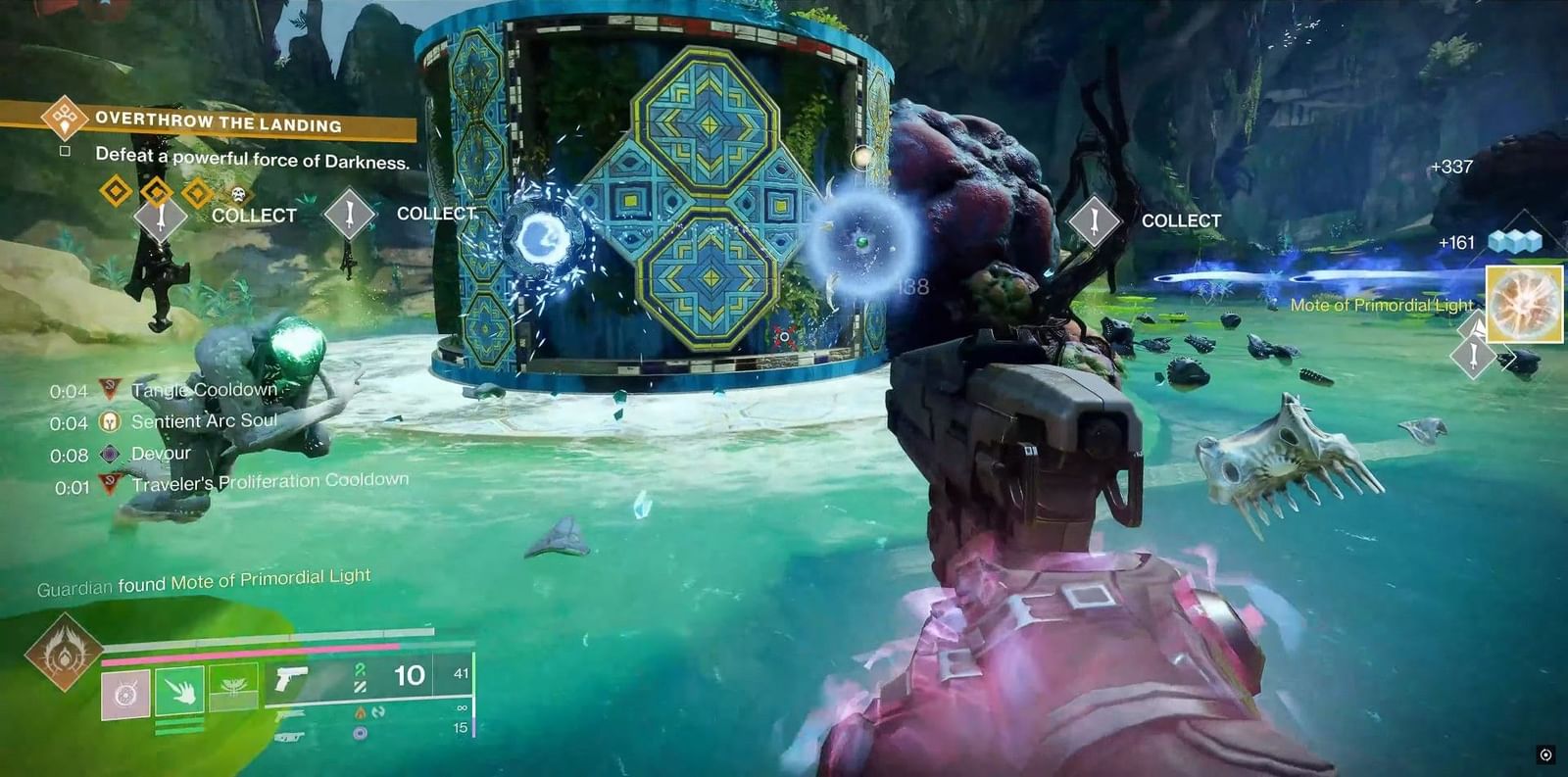Click the Devour buff icon
The image size is (1568, 777).
(111, 453)
